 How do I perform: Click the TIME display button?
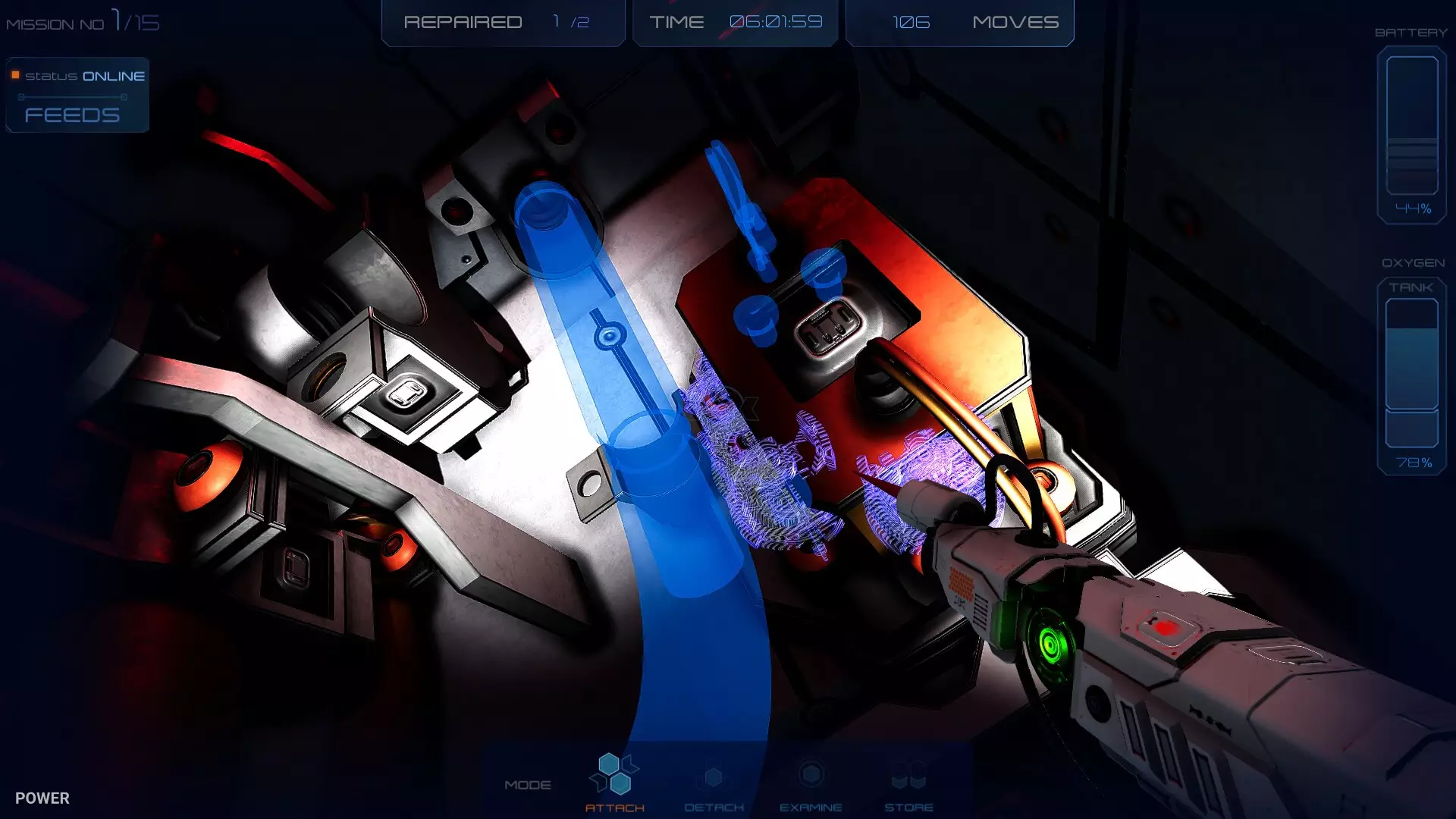pos(734,22)
